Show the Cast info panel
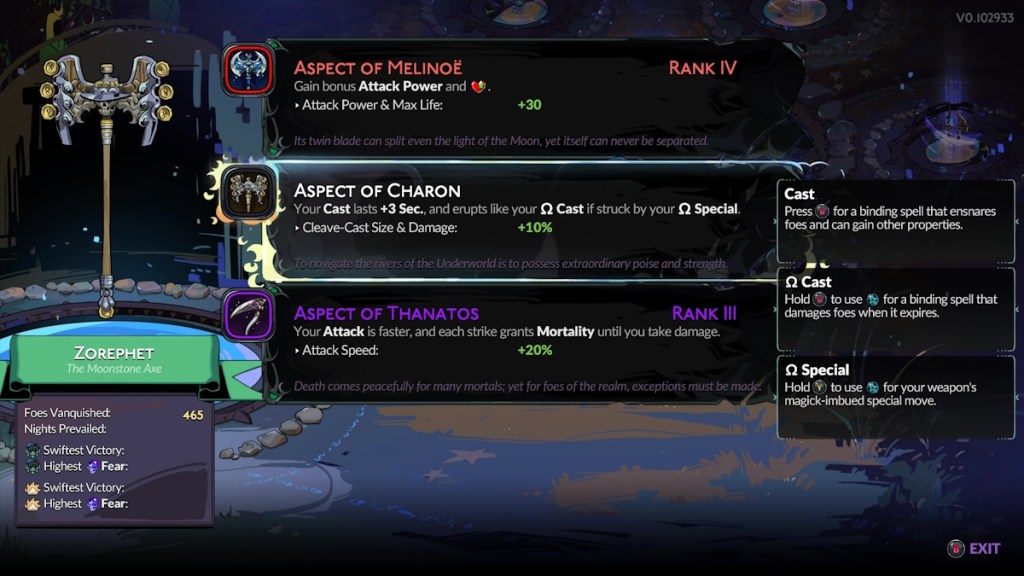This screenshot has width=1024, height=576. point(895,221)
